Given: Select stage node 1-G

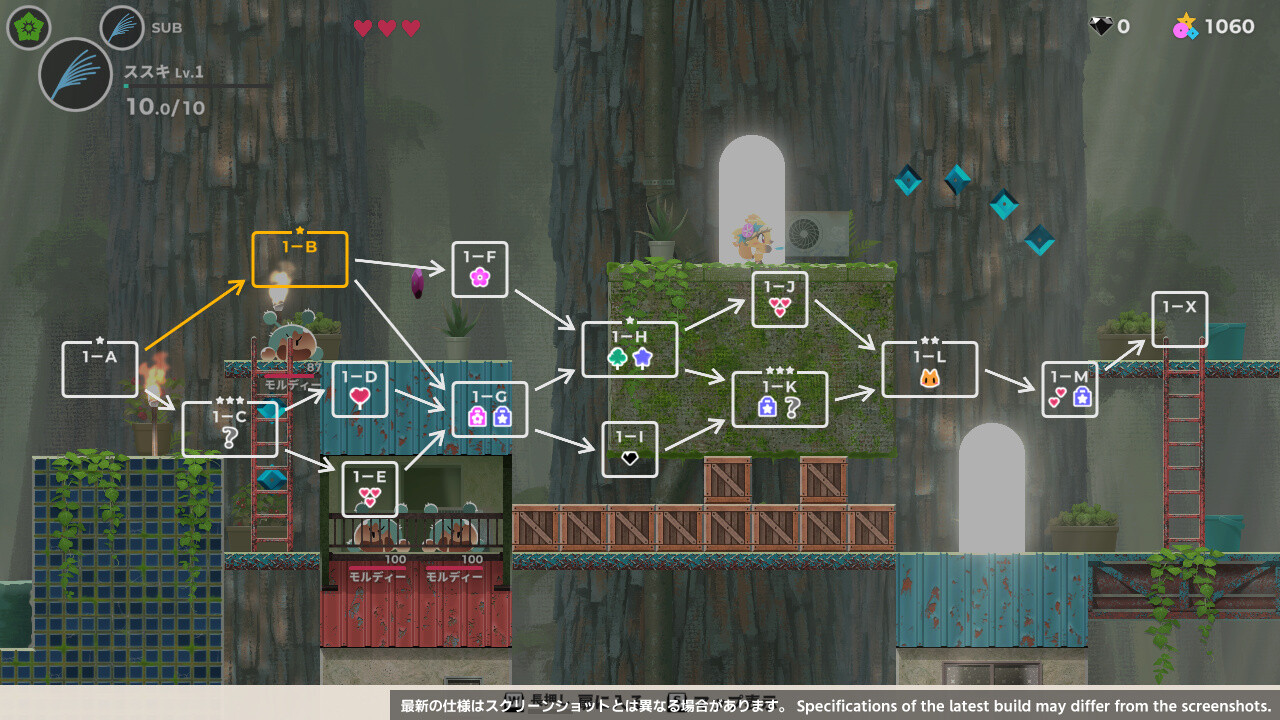Looking at the screenshot, I should (x=489, y=409).
